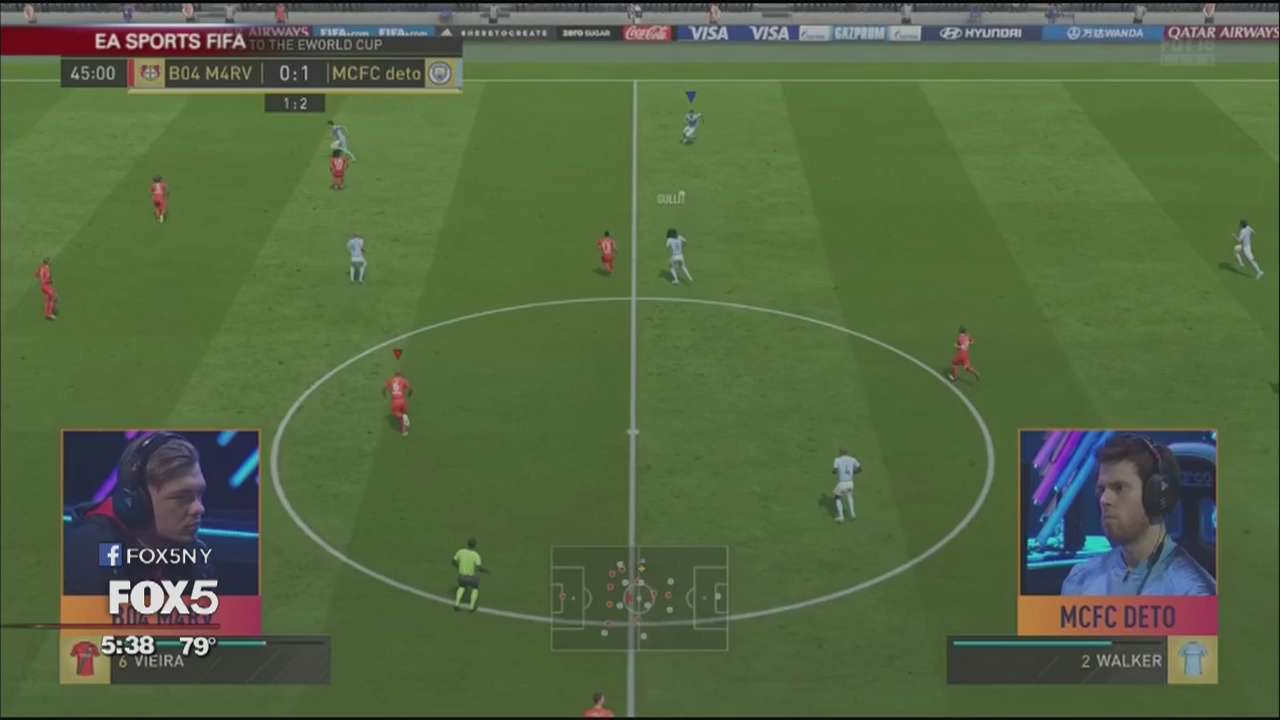Toggle the blue indicator above the City player

690,95
